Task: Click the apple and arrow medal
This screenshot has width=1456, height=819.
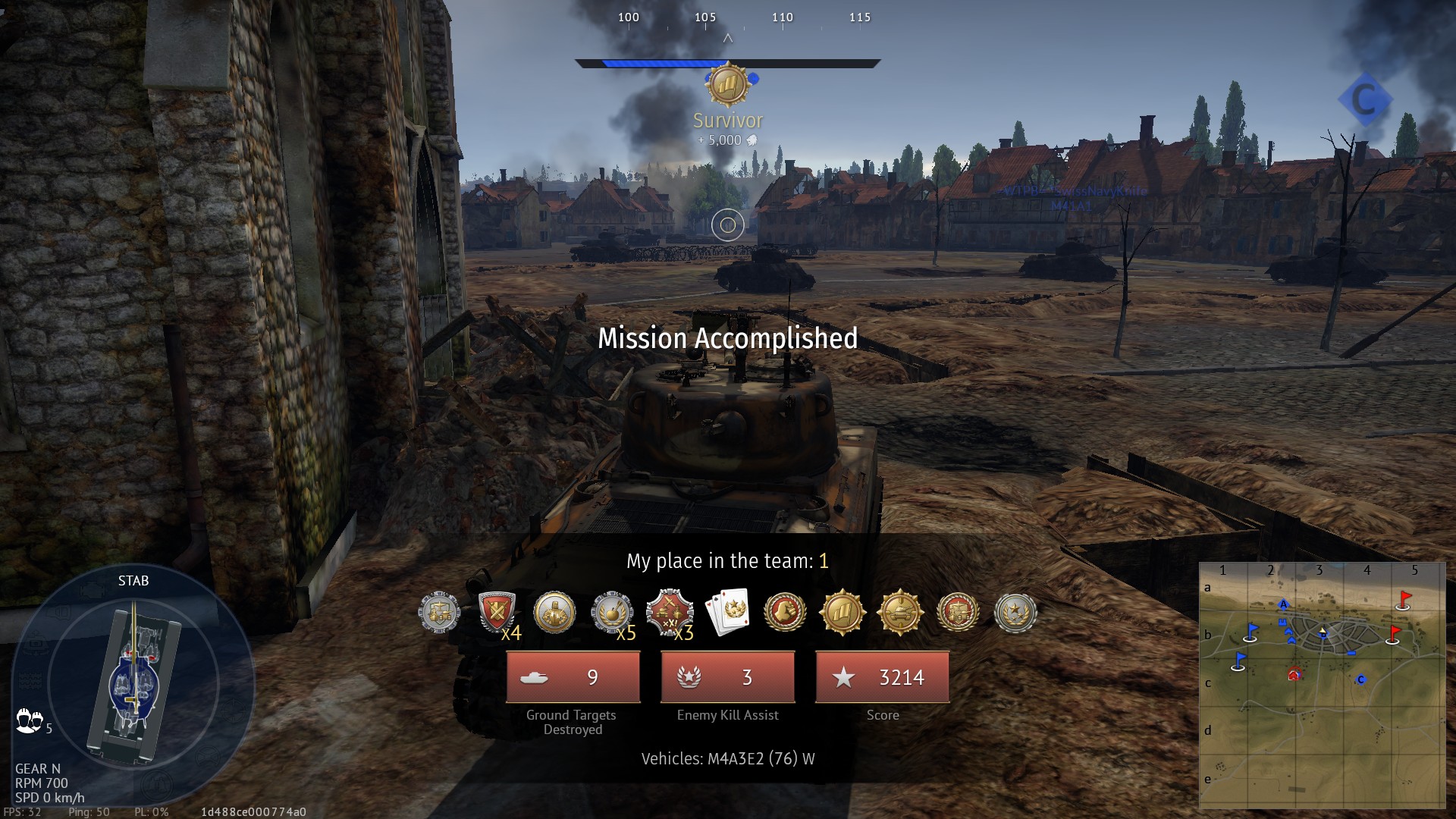Action: tap(611, 612)
